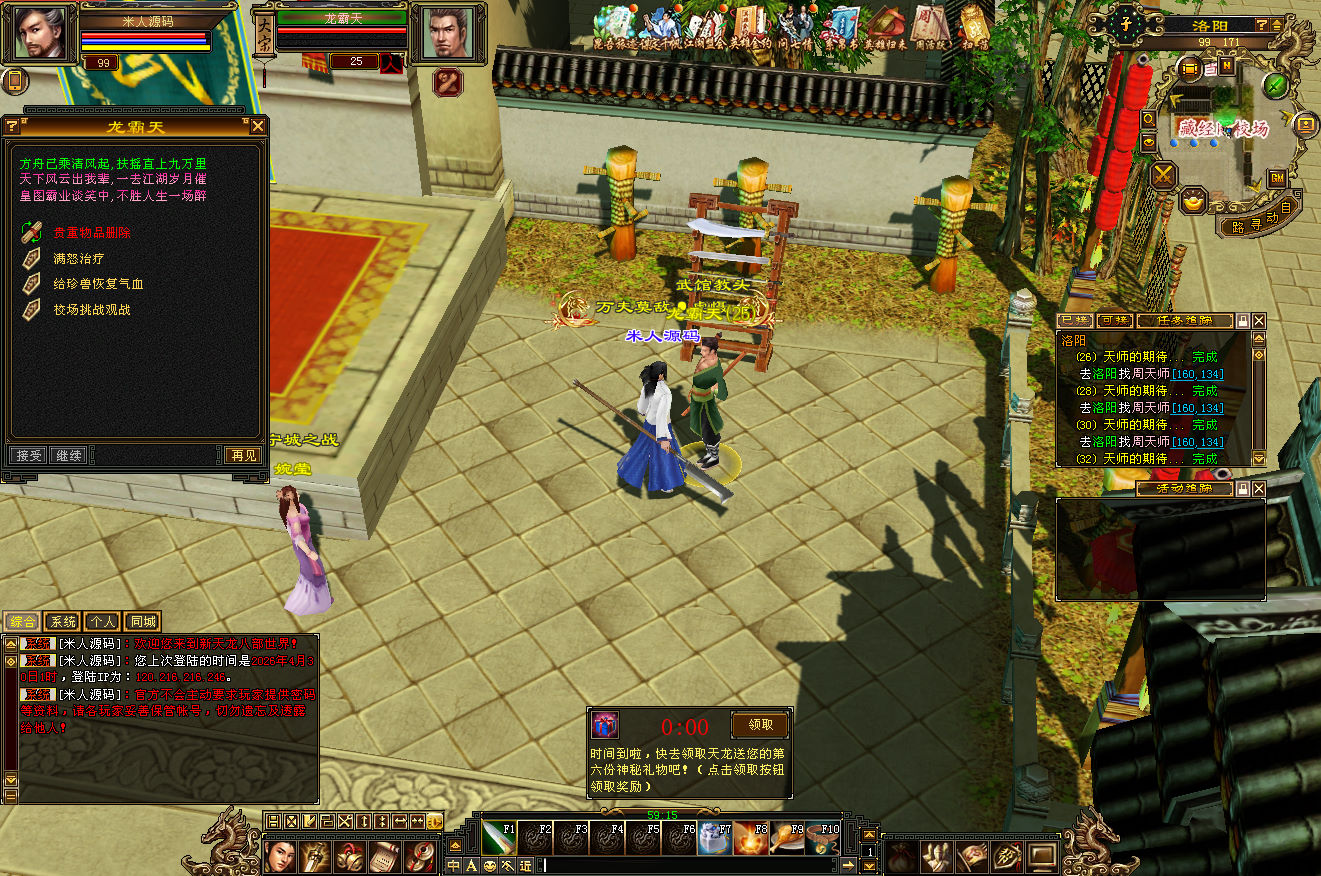
Task: Open the gold ingot shop icon
Action: (1192, 200)
